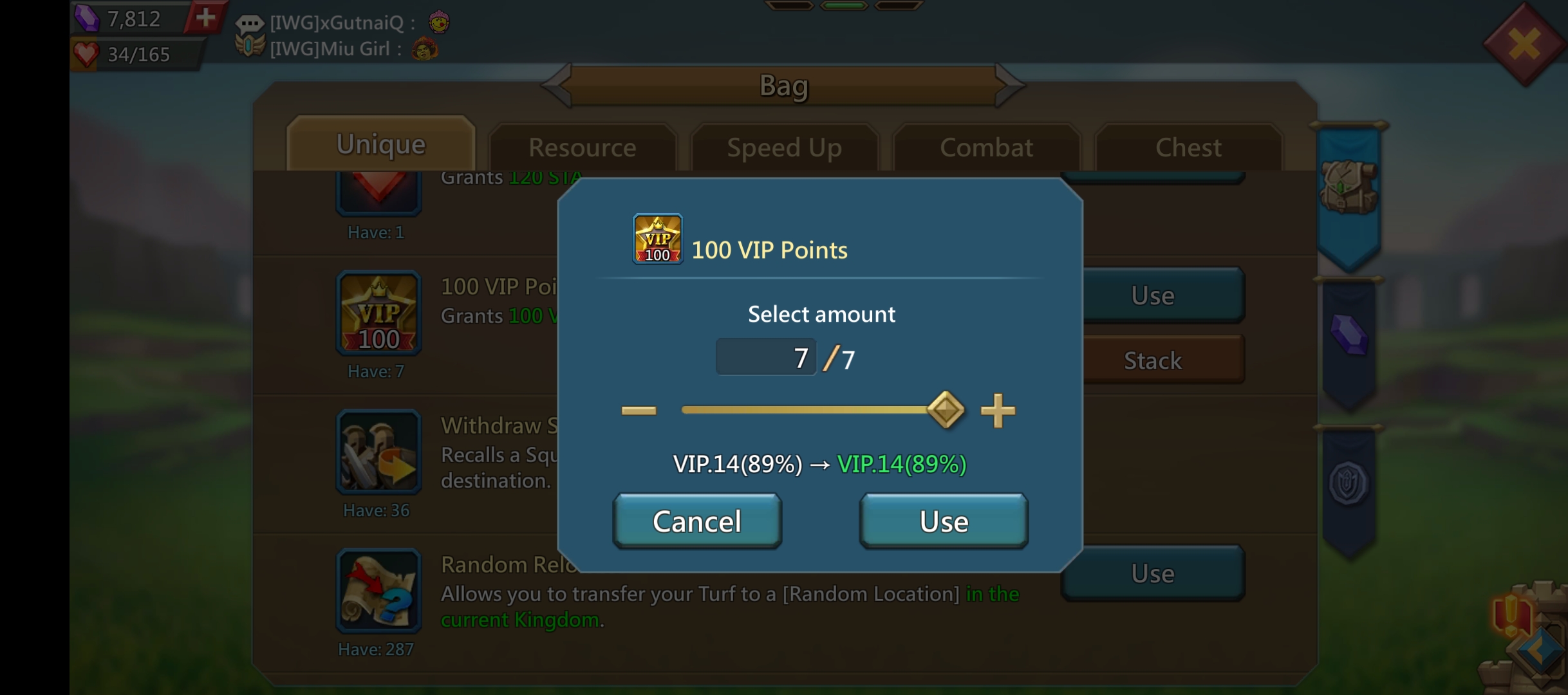
Task: Add gems with the red plus button
Action: tap(205, 17)
